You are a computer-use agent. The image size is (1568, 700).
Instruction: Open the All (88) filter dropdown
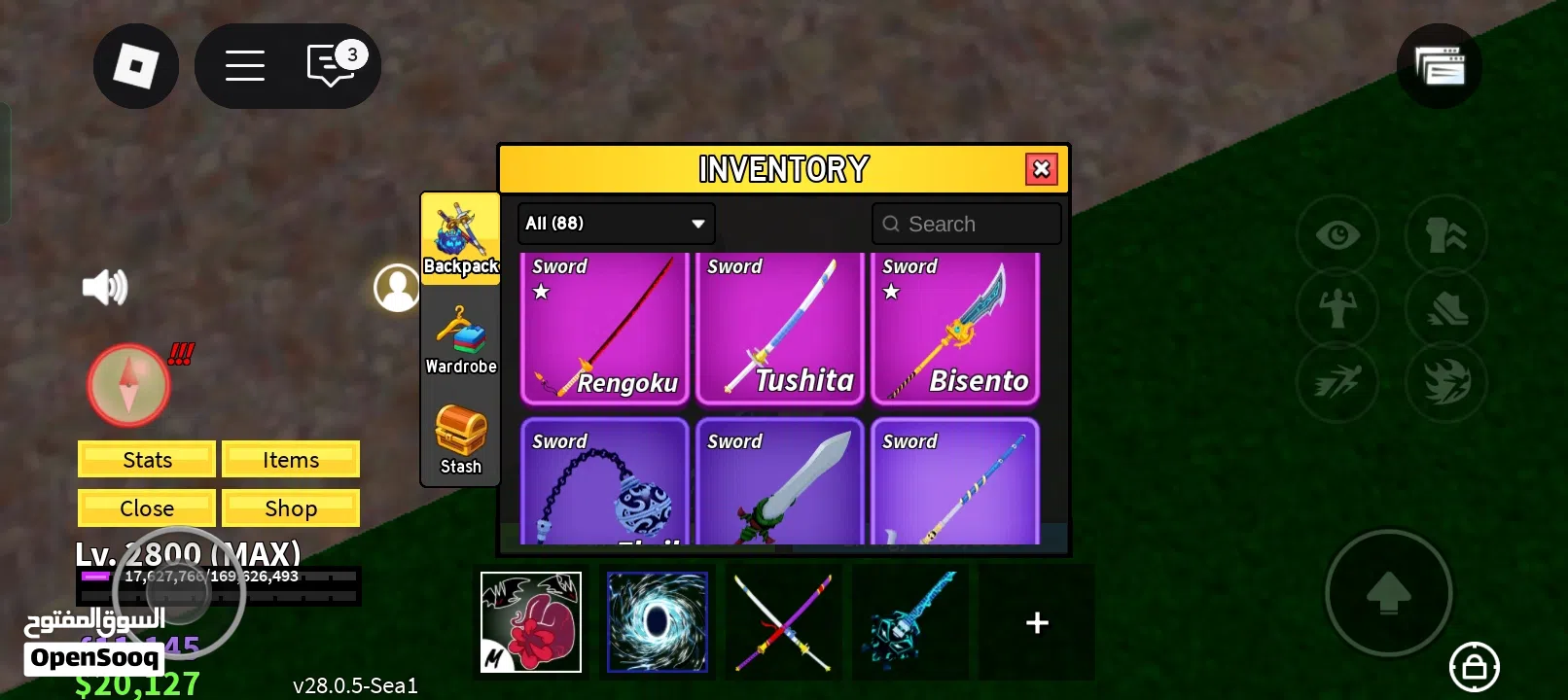(x=615, y=223)
